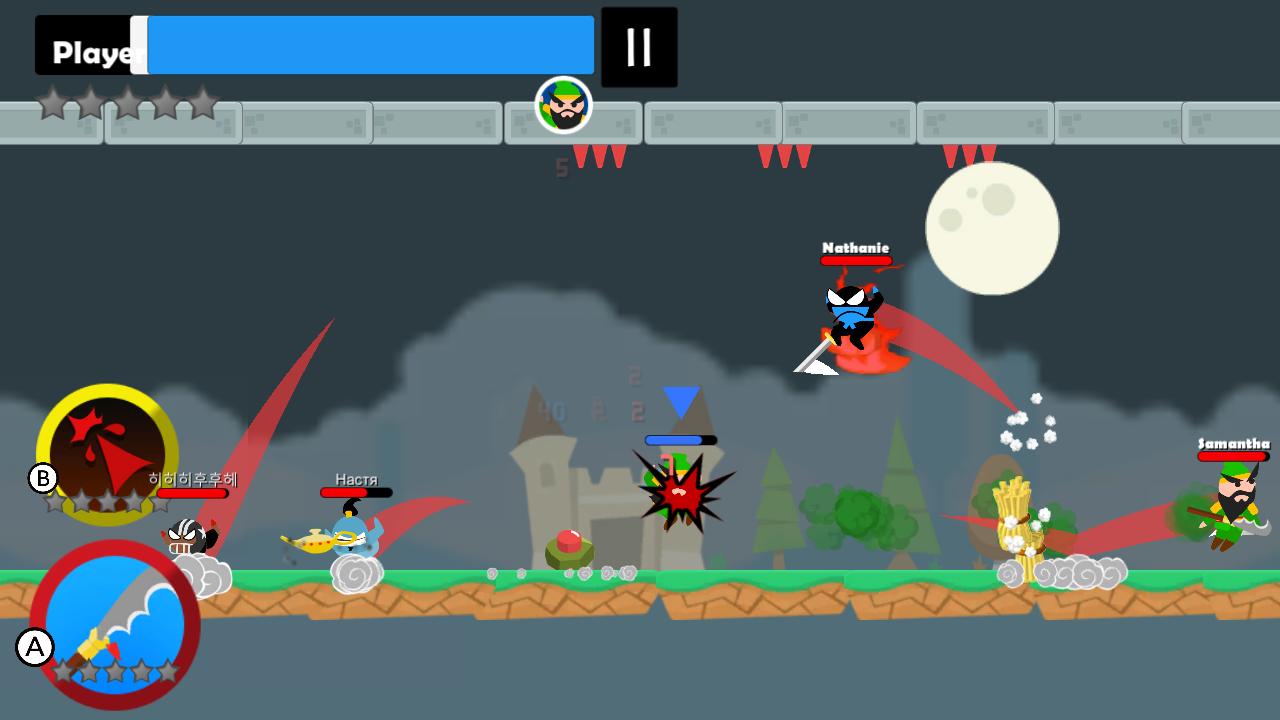Screen dimensions: 1280x720
Task: Click the blue health progress bar
Action: [370, 44]
